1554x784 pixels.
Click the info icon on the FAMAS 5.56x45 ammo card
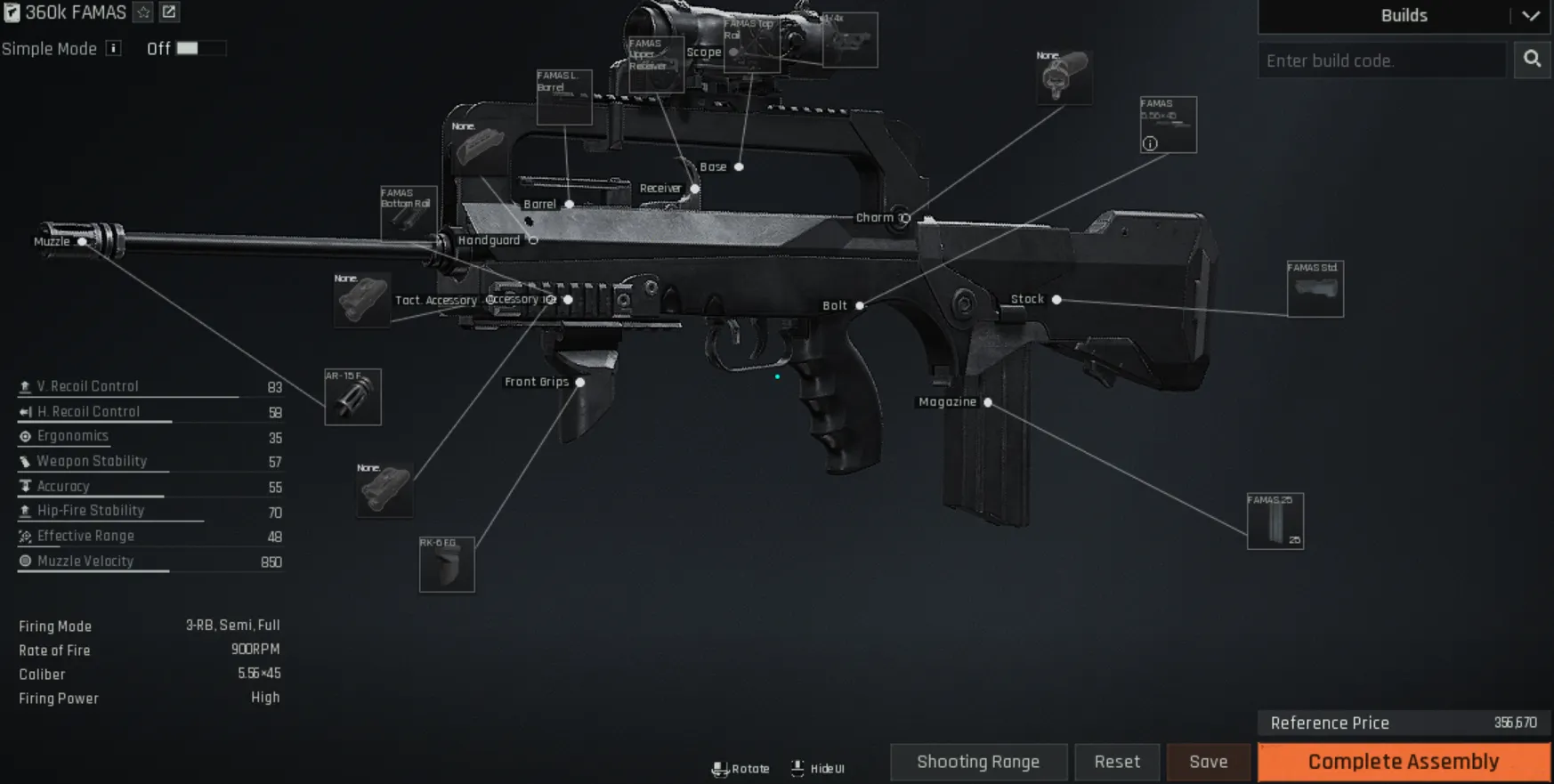point(1149,144)
